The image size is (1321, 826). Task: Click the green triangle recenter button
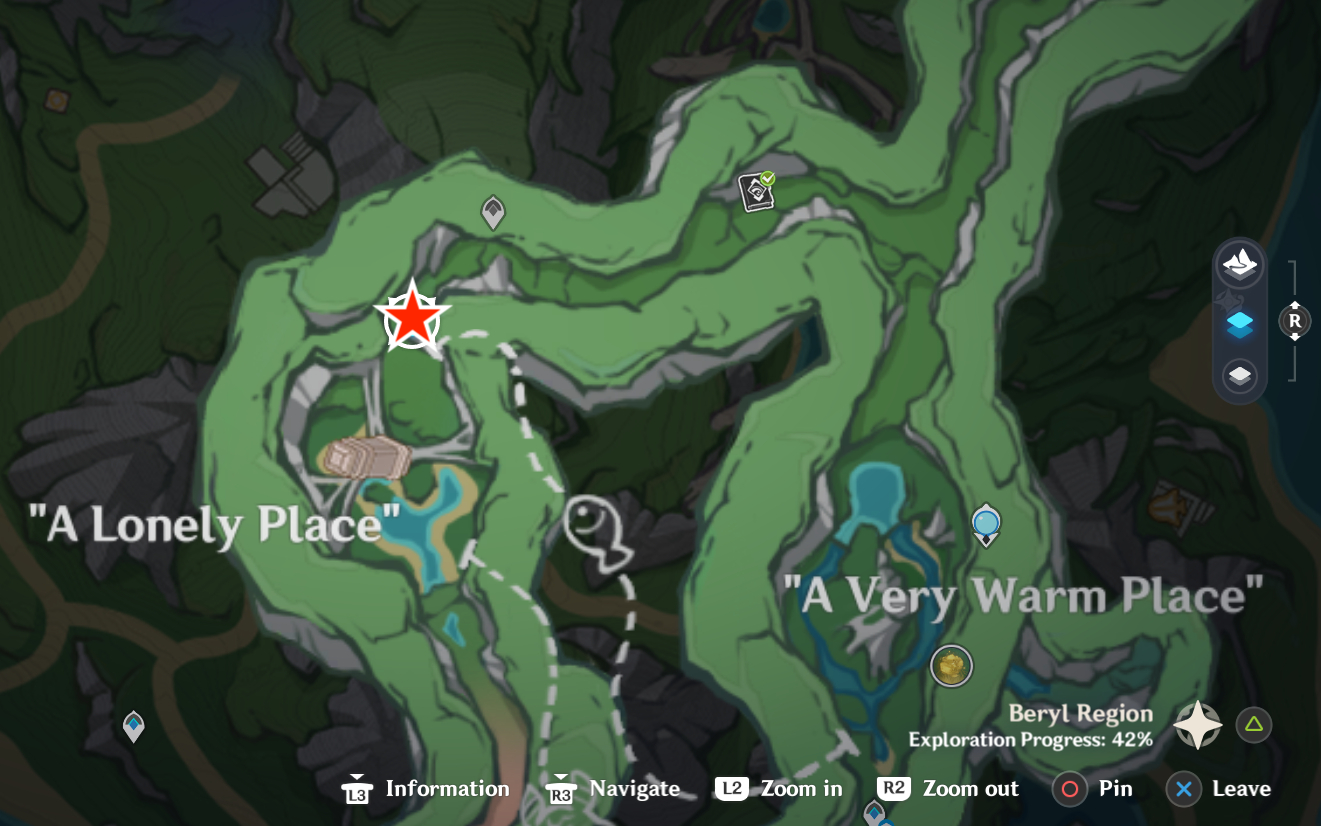coord(1254,724)
